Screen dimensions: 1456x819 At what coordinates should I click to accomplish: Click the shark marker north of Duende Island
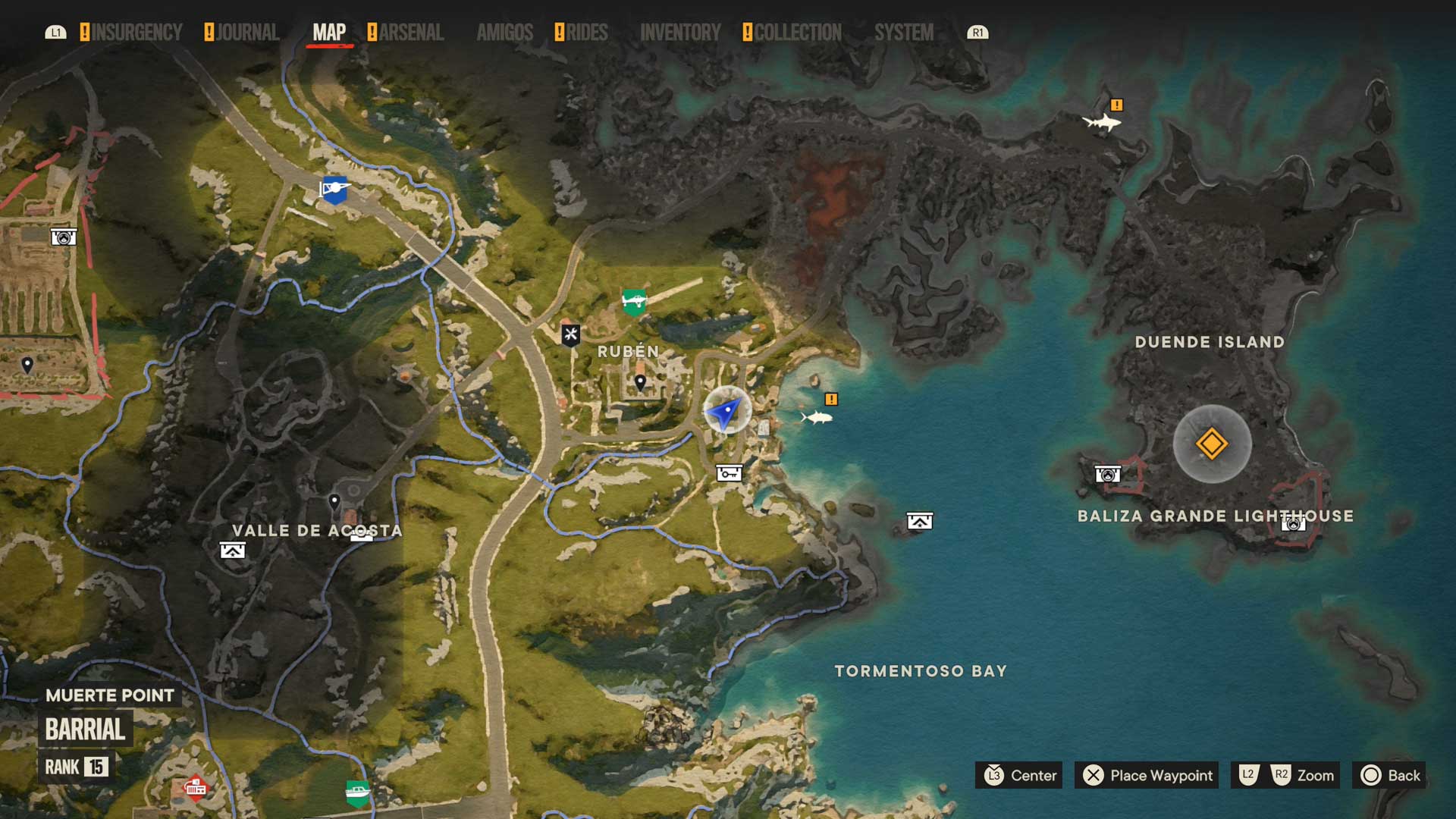coord(1101,121)
